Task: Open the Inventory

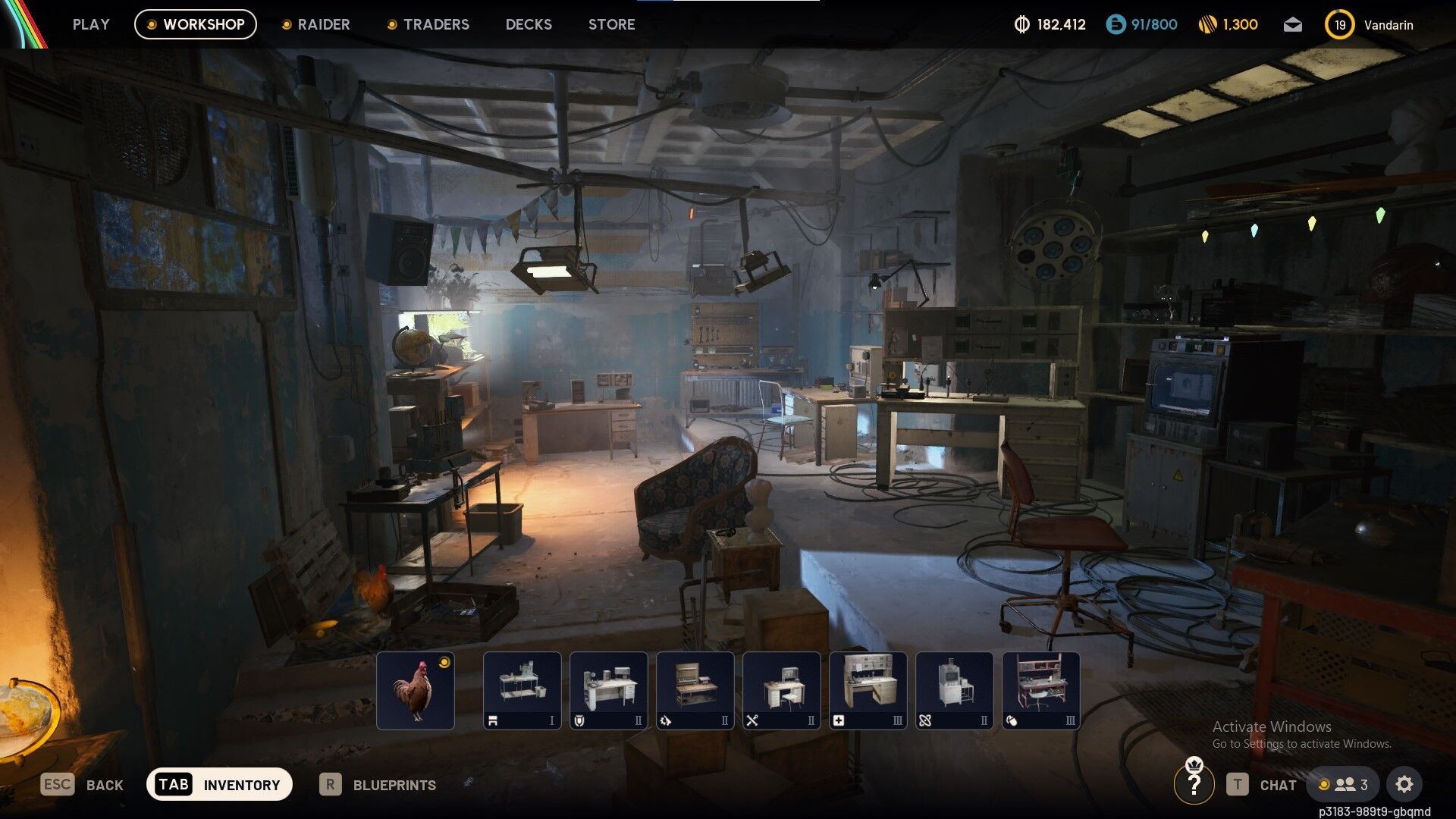Action: point(219,784)
